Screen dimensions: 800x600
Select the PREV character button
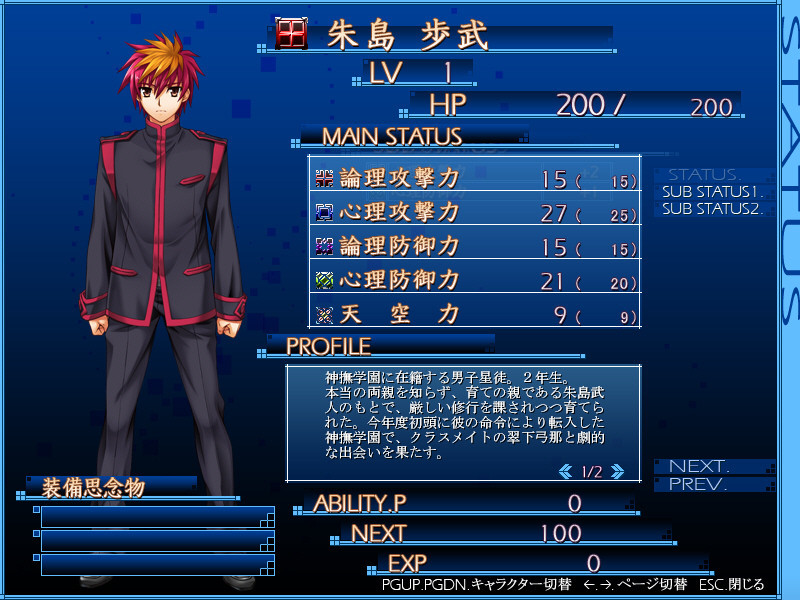click(x=699, y=485)
